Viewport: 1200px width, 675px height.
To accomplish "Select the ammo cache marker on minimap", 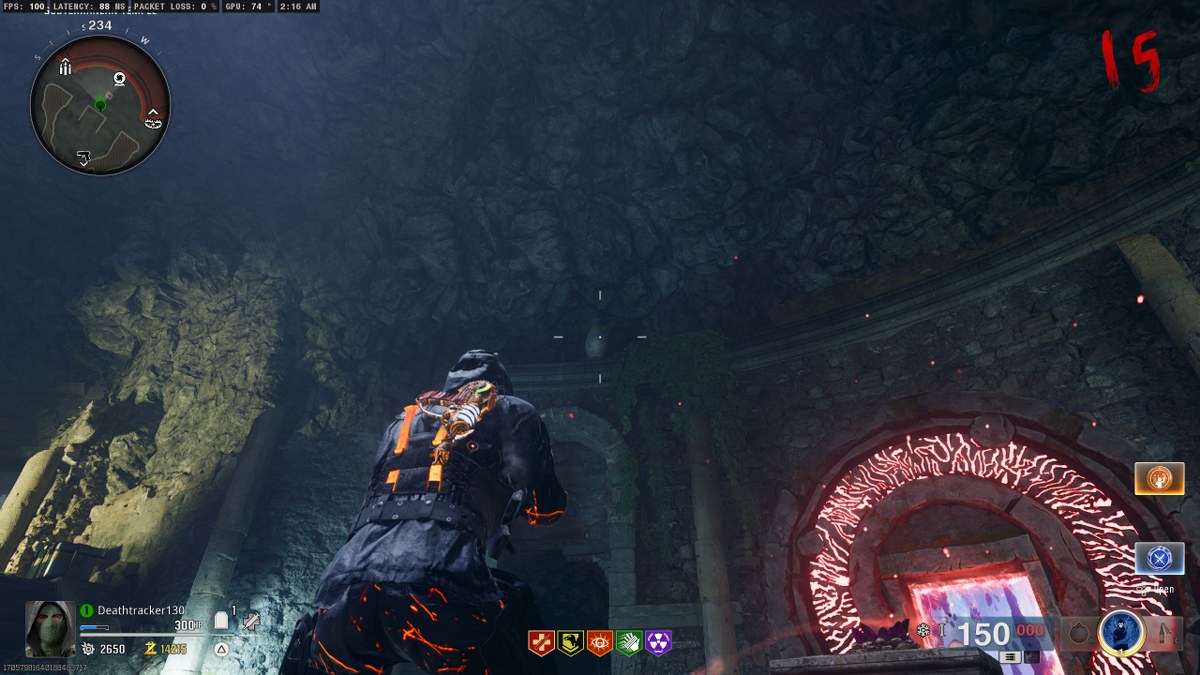I will tap(65, 68).
